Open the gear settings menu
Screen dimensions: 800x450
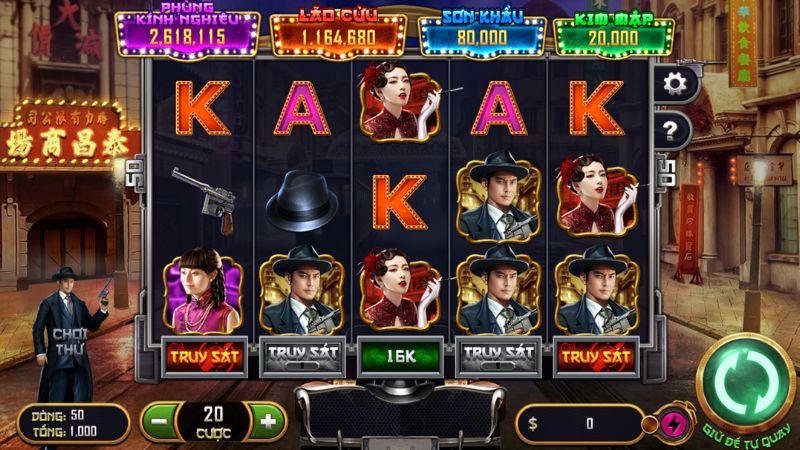coord(672,83)
